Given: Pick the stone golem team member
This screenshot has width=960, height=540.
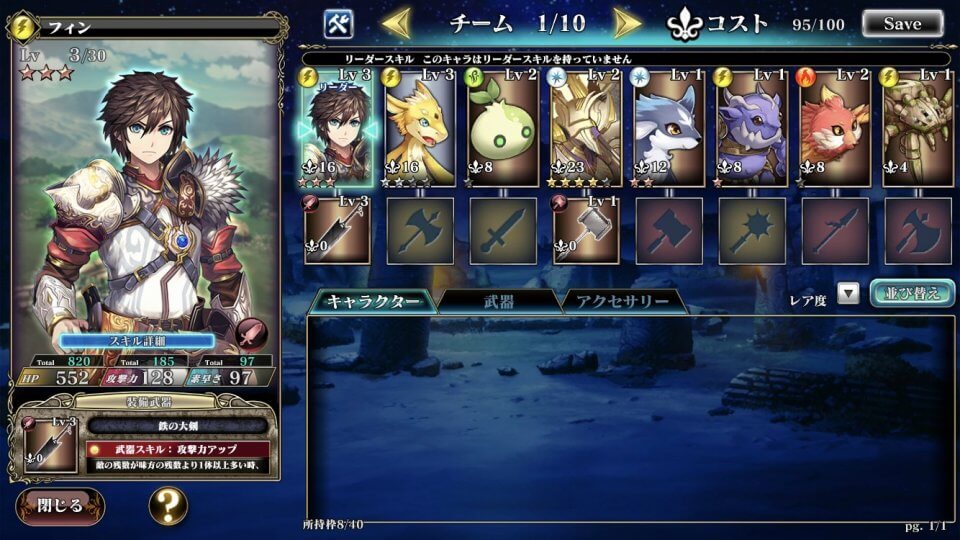Looking at the screenshot, I should tap(918, 128).
